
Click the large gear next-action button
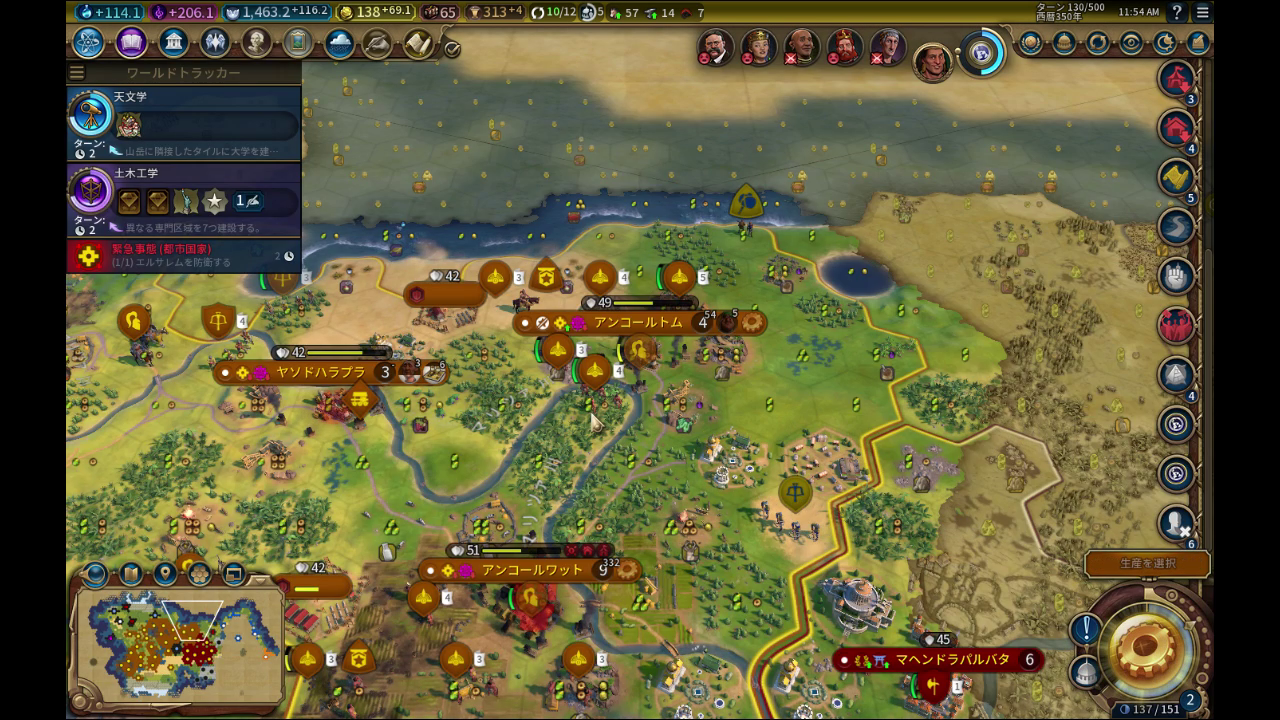tap(1146, 648)
